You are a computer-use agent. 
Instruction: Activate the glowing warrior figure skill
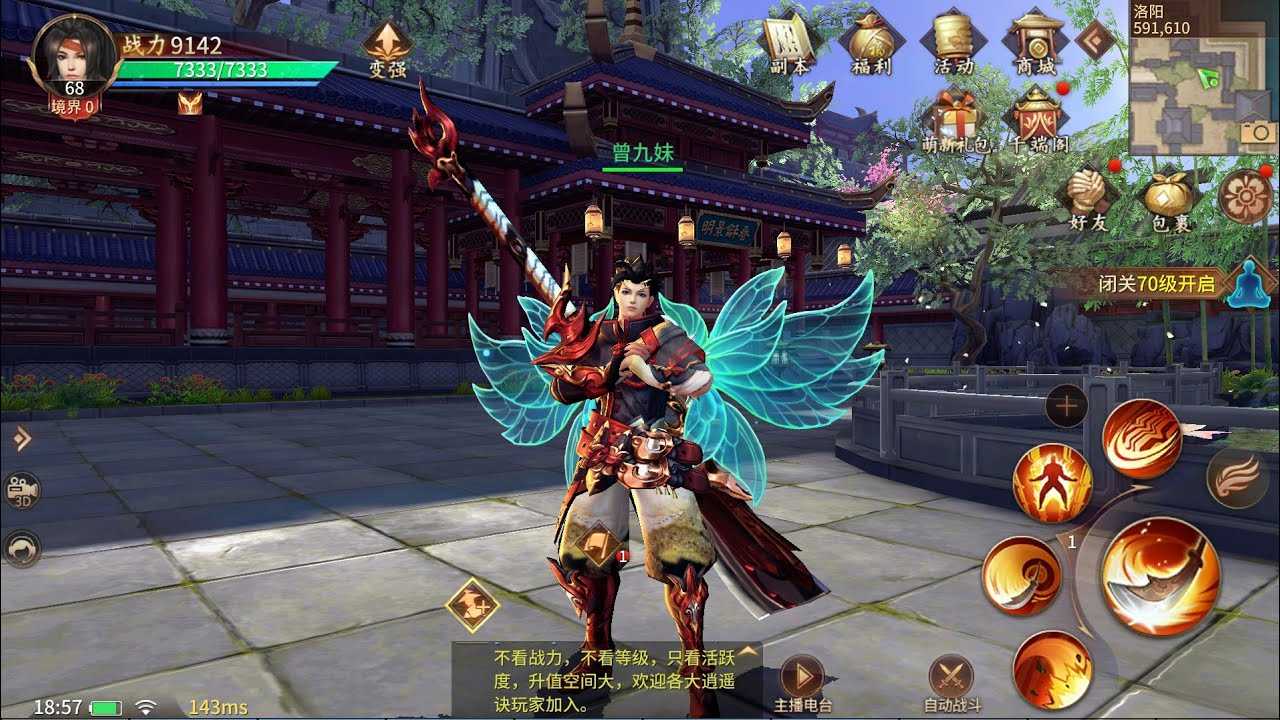1051,483
